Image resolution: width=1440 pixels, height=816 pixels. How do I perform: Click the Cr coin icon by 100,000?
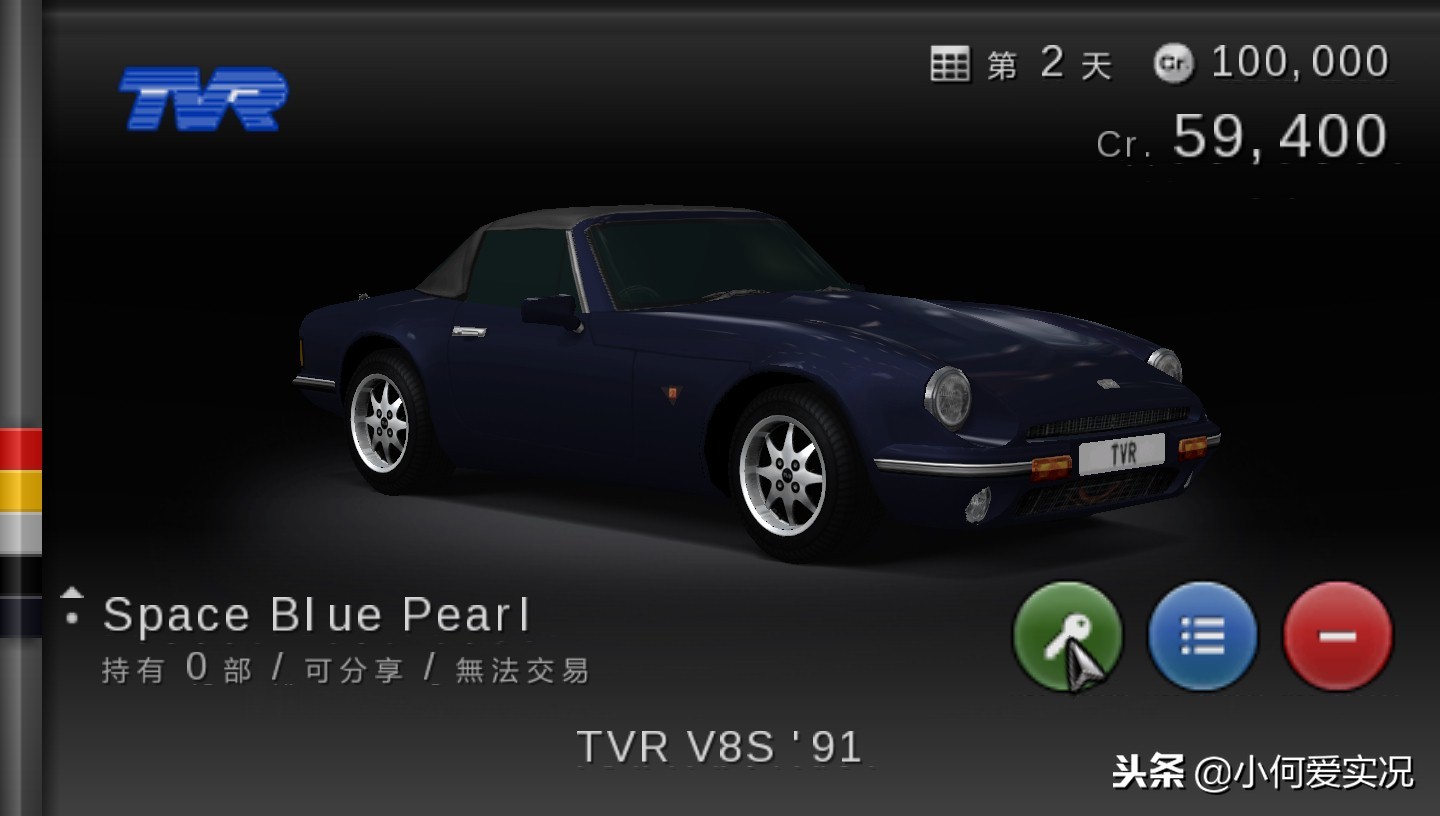[x=1175, y=62]
